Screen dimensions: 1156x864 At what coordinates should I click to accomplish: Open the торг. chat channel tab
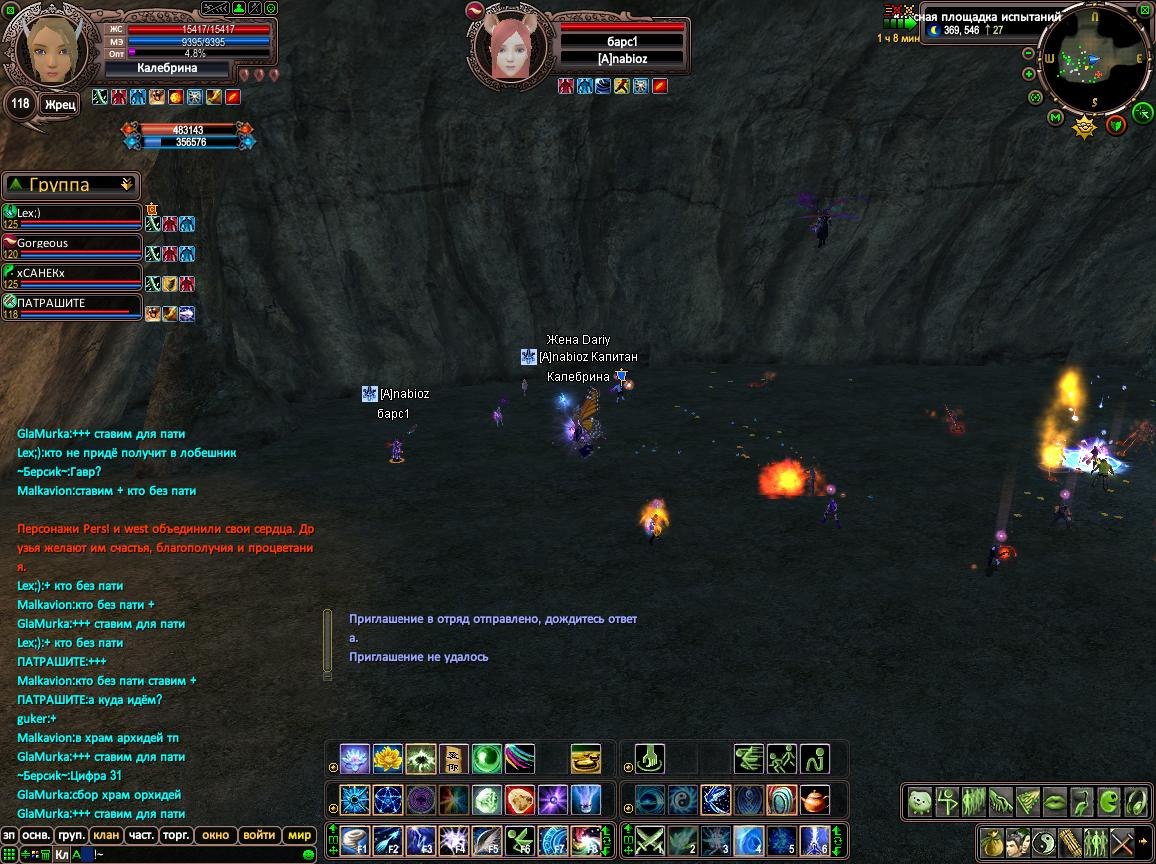[176, 835]
